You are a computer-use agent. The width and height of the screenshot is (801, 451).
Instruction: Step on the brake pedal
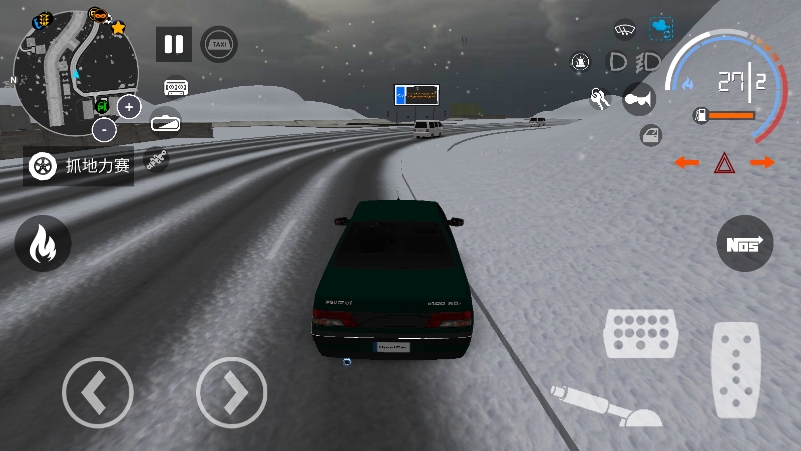click(640, 333)
